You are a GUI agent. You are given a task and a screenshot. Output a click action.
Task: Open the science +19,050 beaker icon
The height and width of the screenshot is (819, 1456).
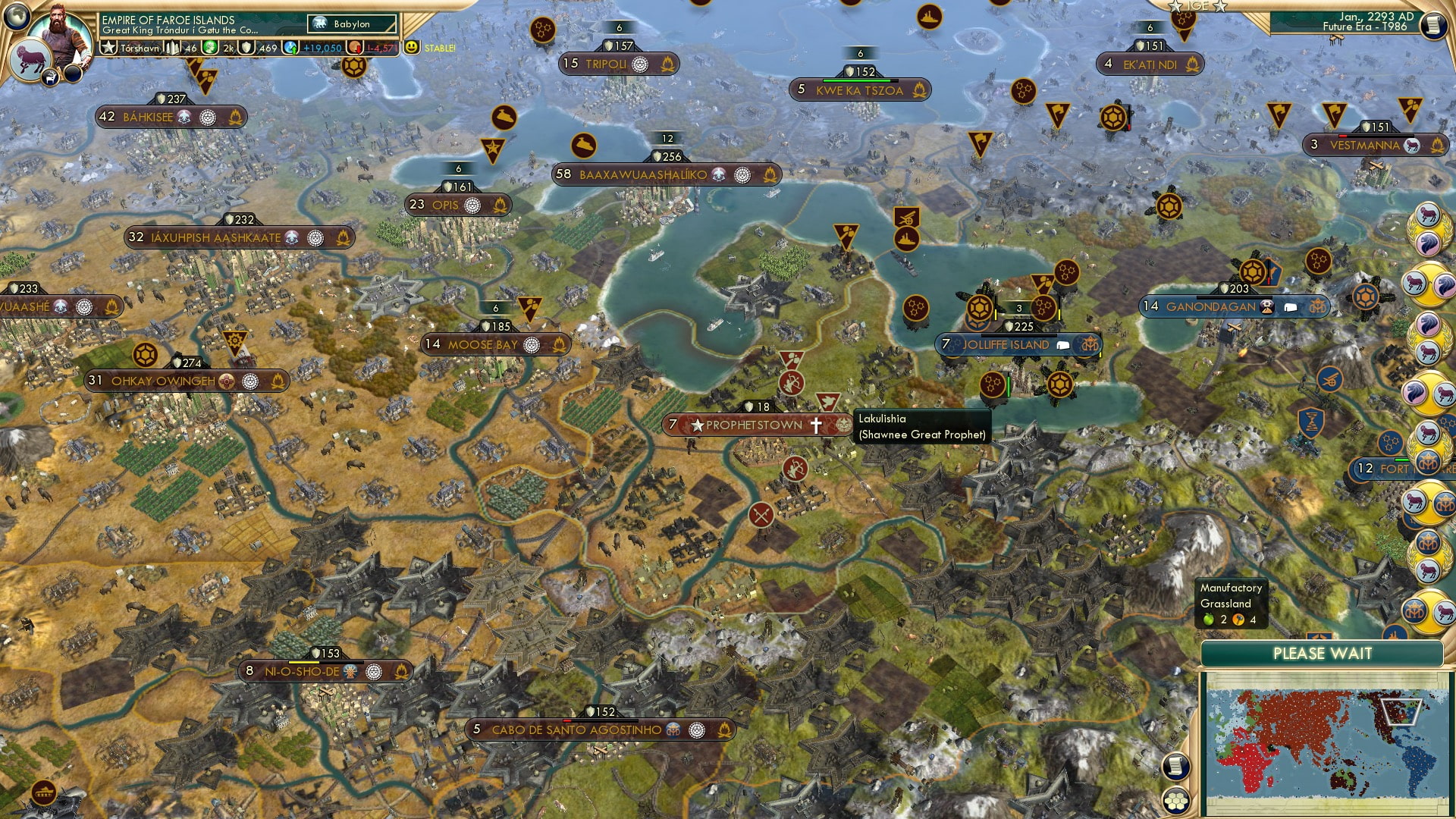292,47
